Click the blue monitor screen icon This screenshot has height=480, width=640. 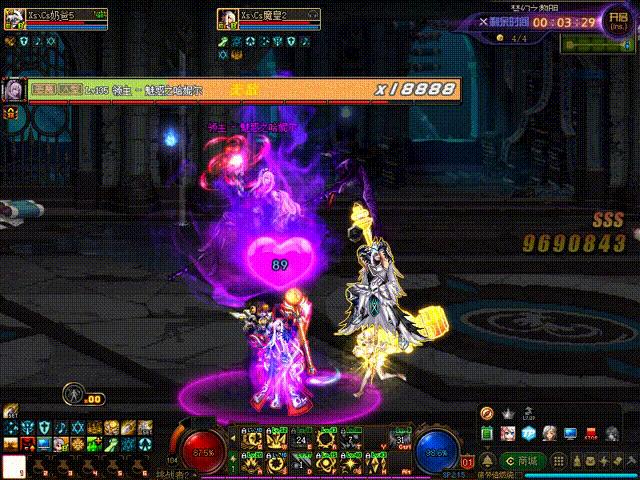pos(570,434)
